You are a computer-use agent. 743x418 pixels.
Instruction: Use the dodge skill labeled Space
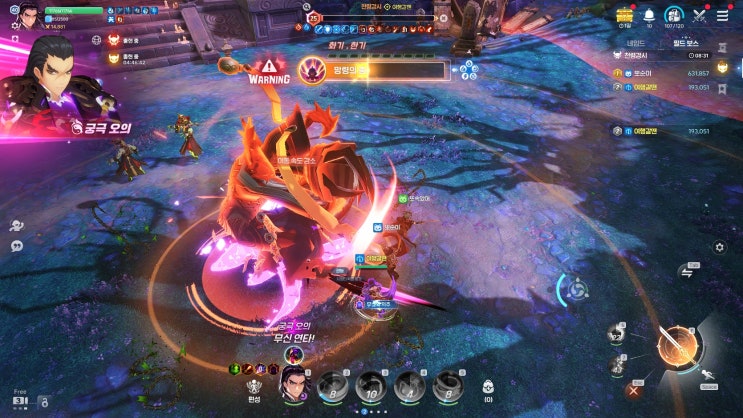(707, 376)
